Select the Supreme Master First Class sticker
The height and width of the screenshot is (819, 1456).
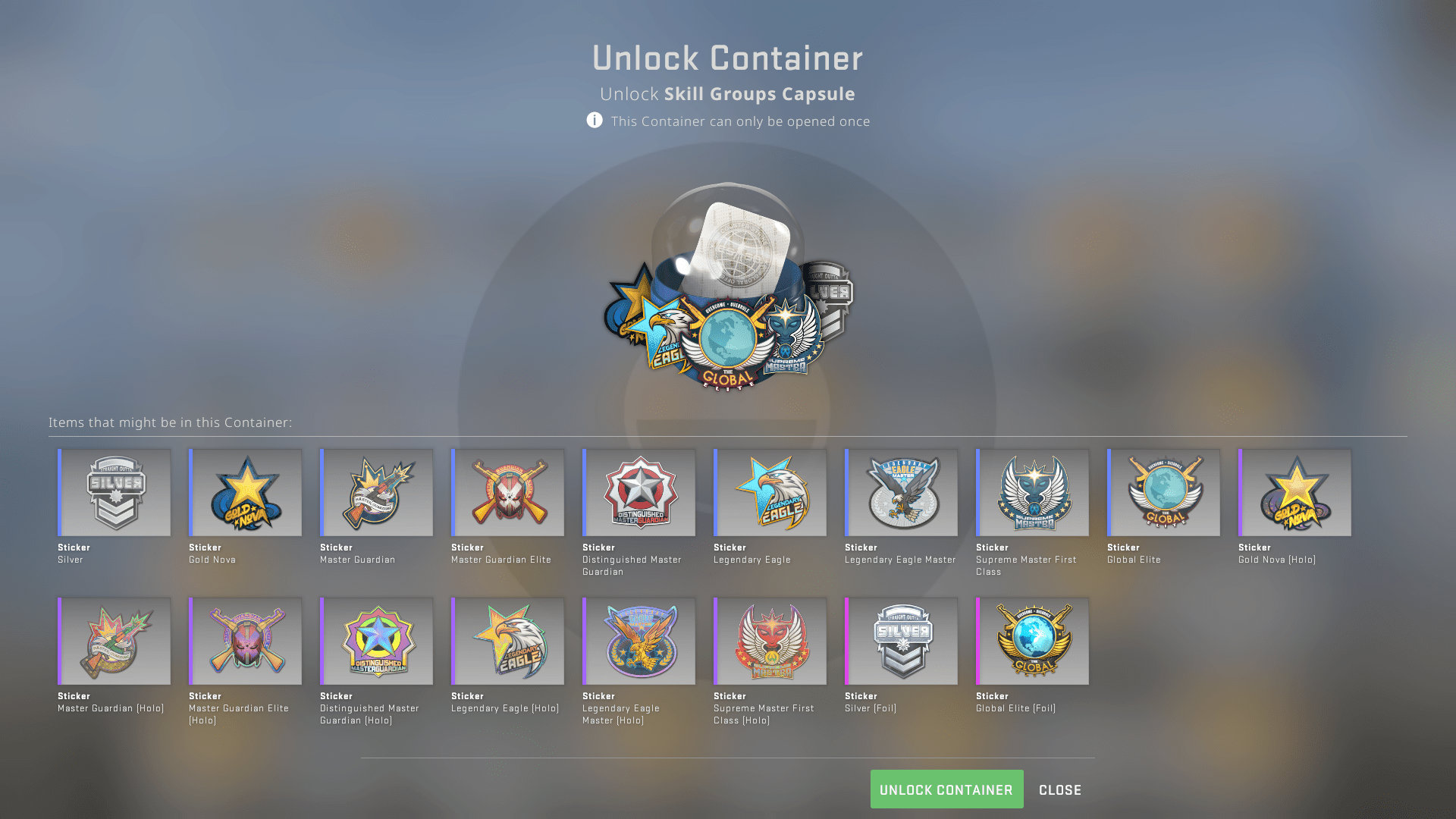click(1032, 492)
